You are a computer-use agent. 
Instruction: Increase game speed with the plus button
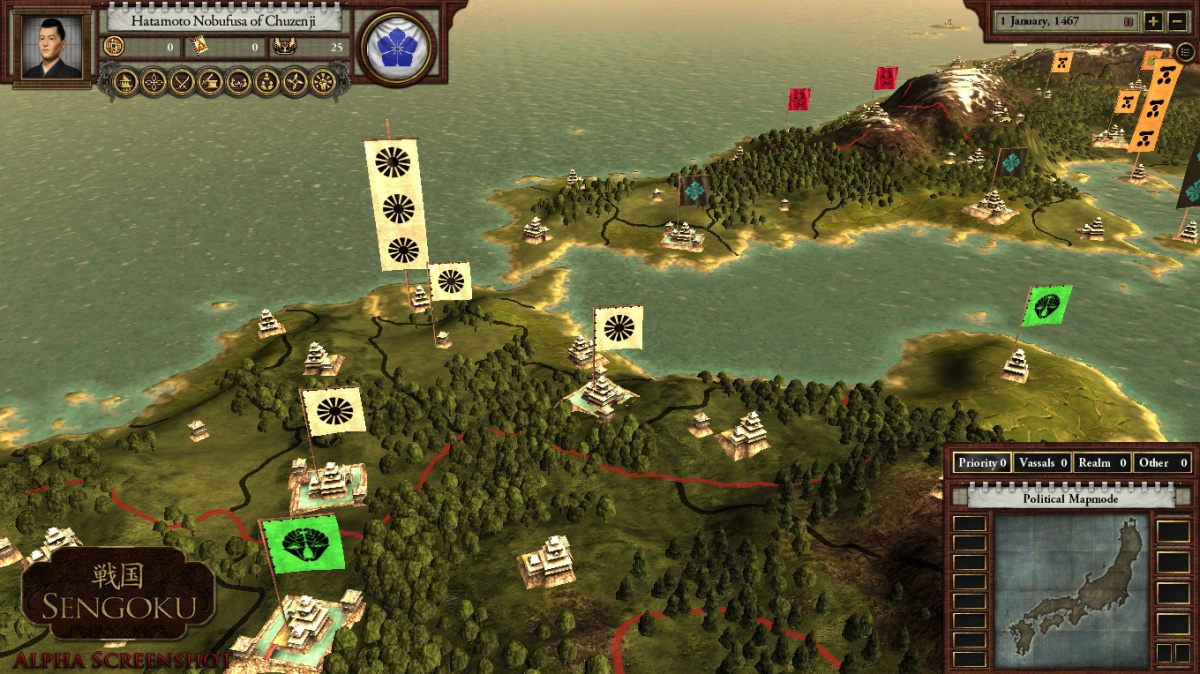1153,21
